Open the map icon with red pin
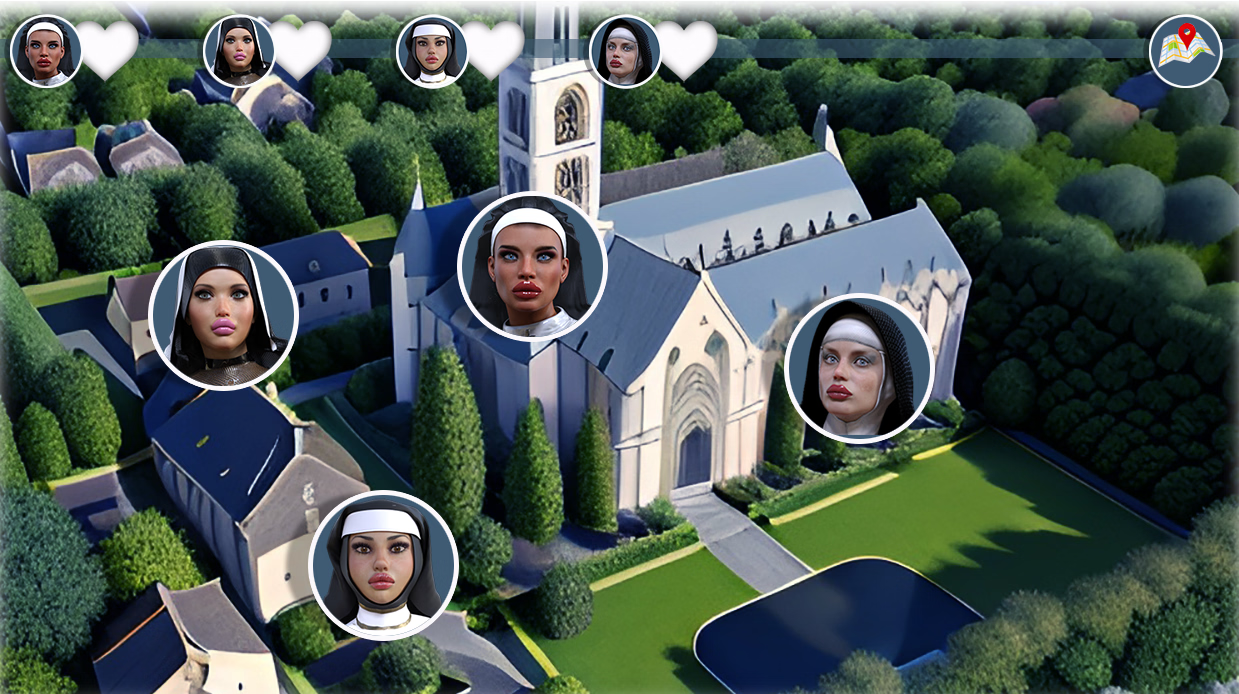Screen dimensions: 1239x694 1185,51
